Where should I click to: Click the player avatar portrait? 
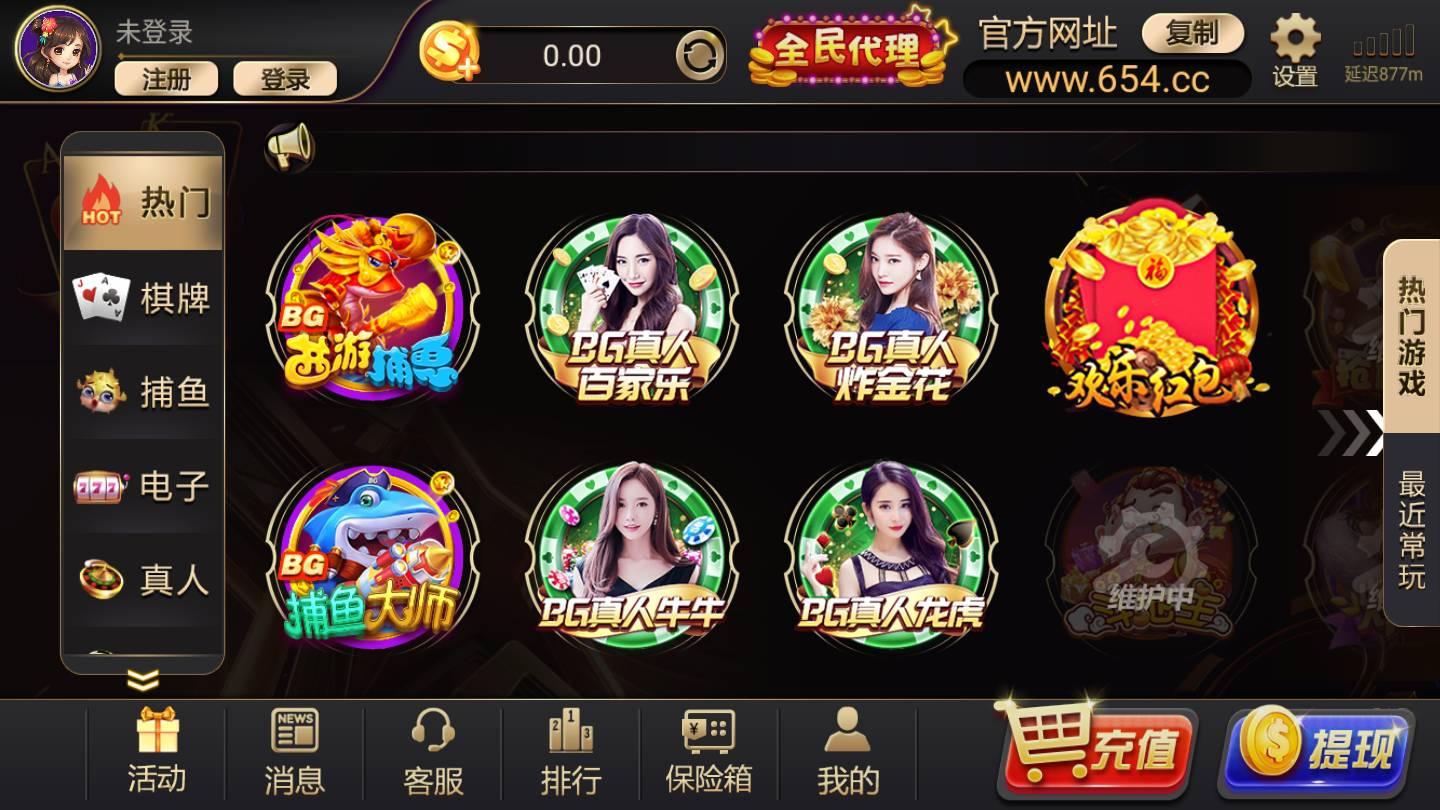55,50
